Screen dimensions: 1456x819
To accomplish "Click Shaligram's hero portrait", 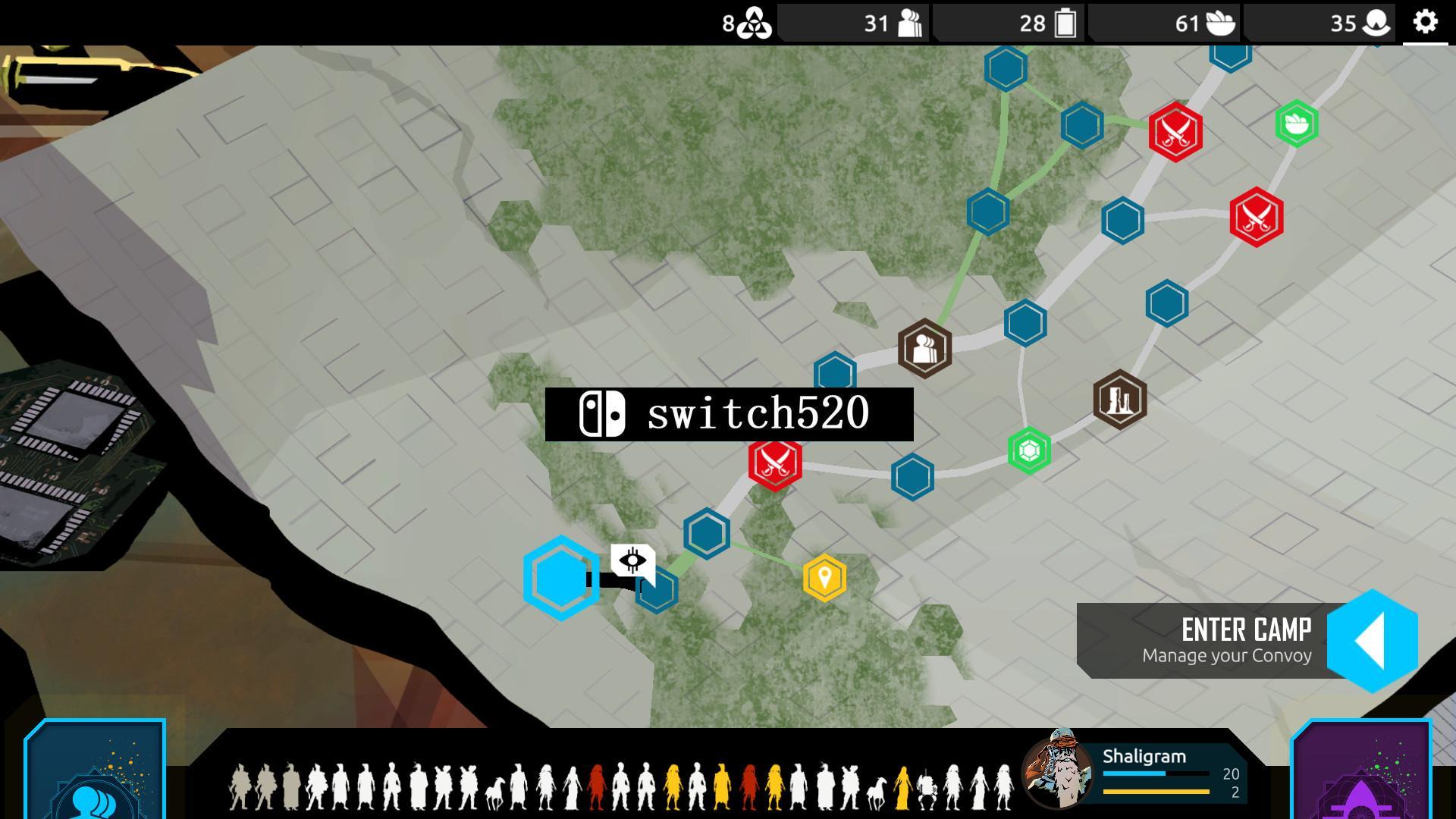I will point(1057,770).
